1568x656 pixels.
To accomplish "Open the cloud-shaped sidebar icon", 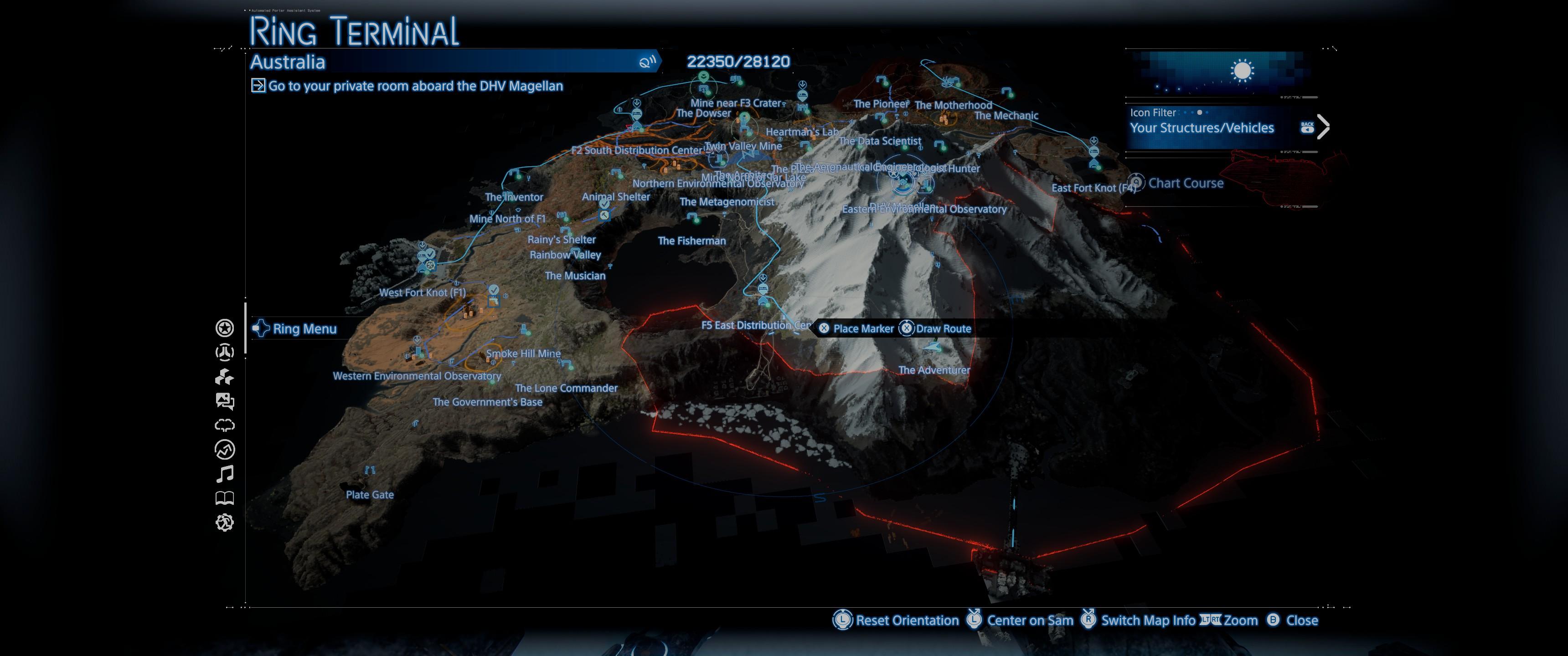I will coord(225,425).
